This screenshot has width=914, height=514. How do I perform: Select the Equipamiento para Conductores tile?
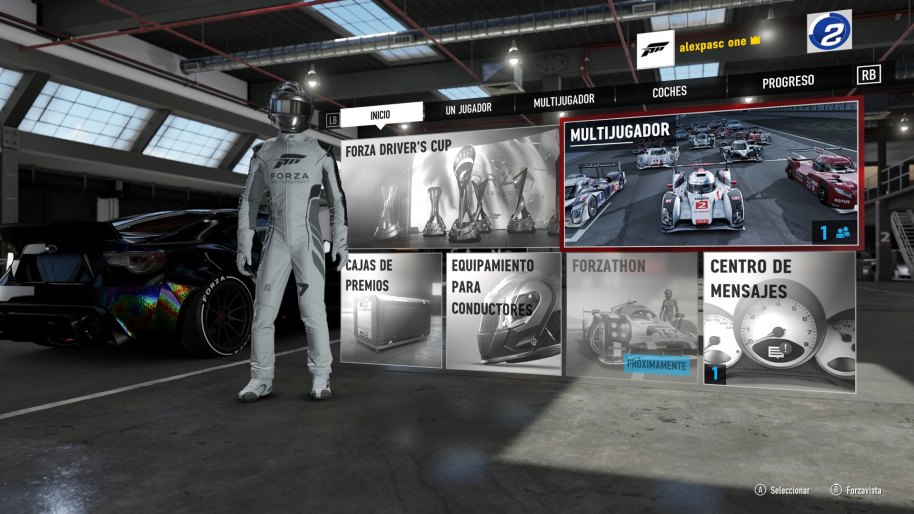[x=503, y=311]
